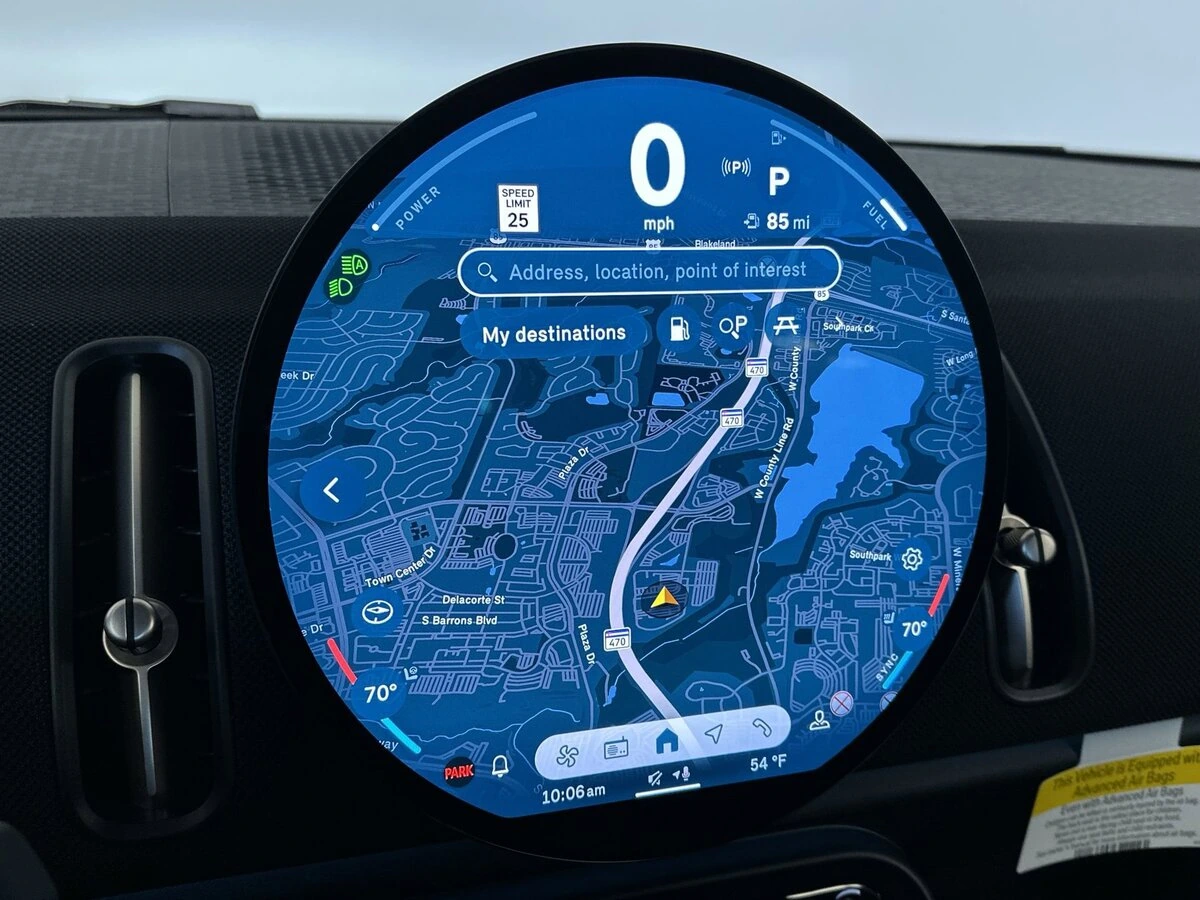Open My destinations list
The width and height of the screenshot is (1200, 900).
pos(553,334)
